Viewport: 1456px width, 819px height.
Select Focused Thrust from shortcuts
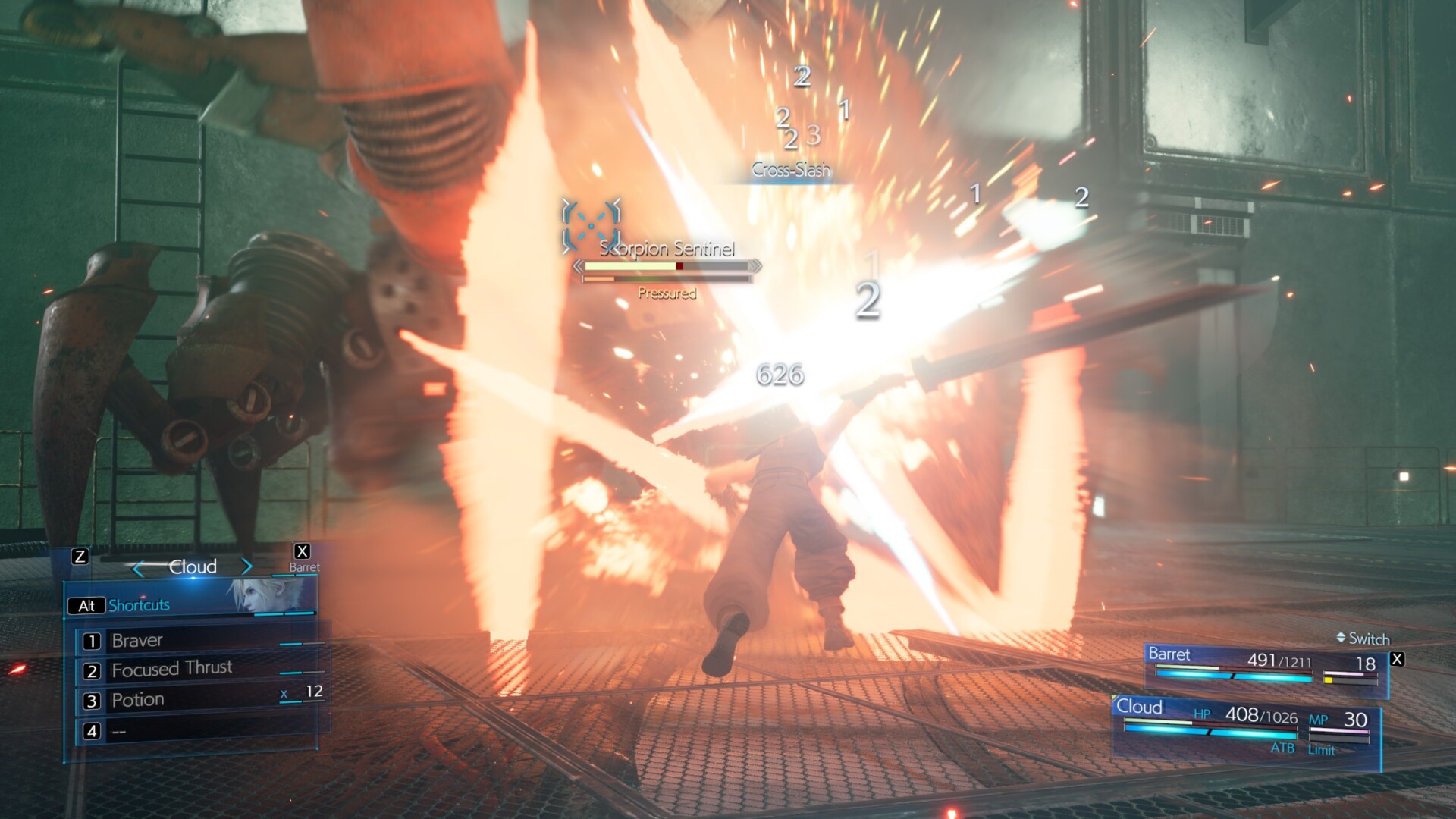[171, 670]
